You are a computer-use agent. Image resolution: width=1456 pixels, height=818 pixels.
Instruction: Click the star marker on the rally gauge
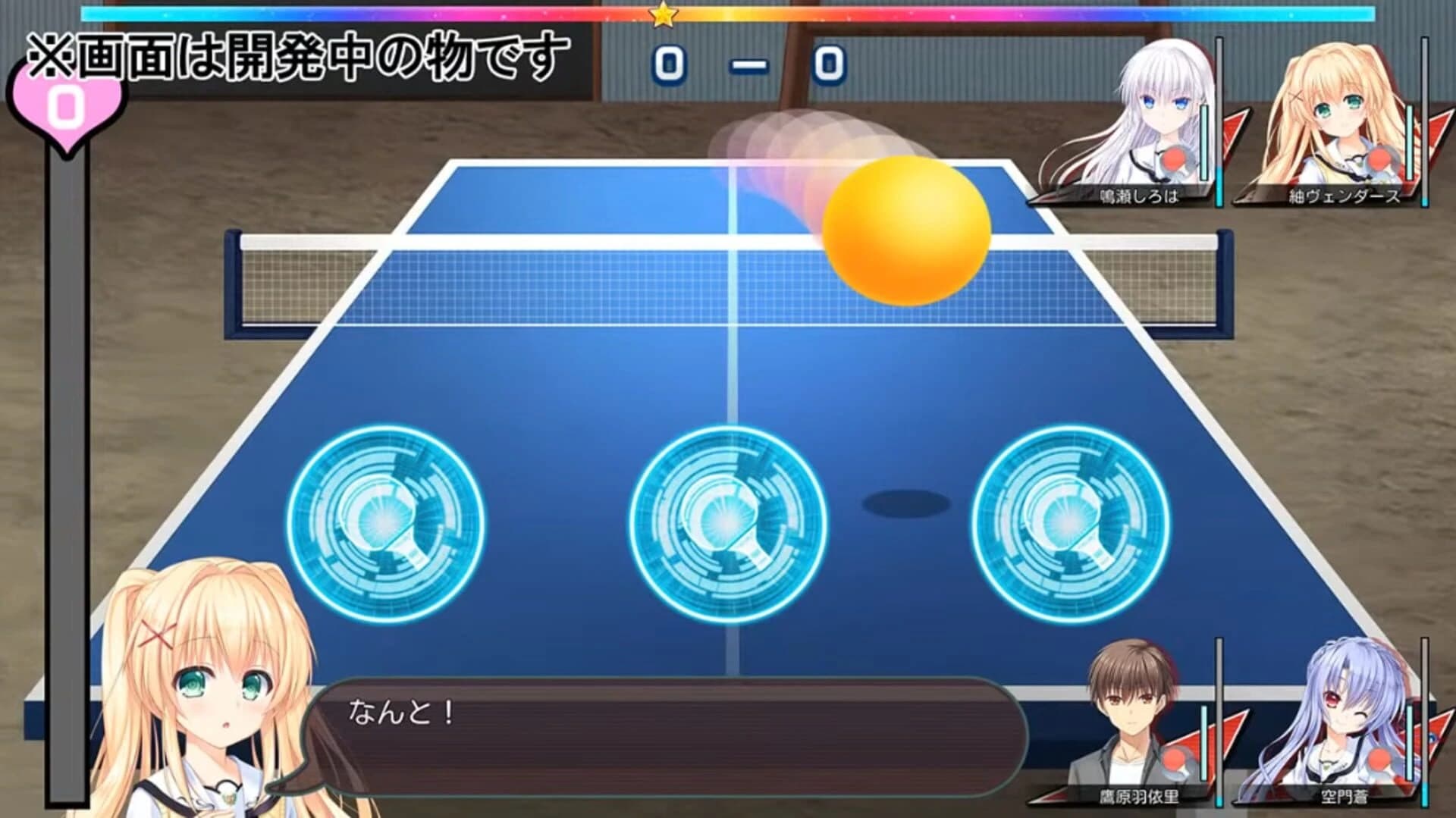point(664,17)
